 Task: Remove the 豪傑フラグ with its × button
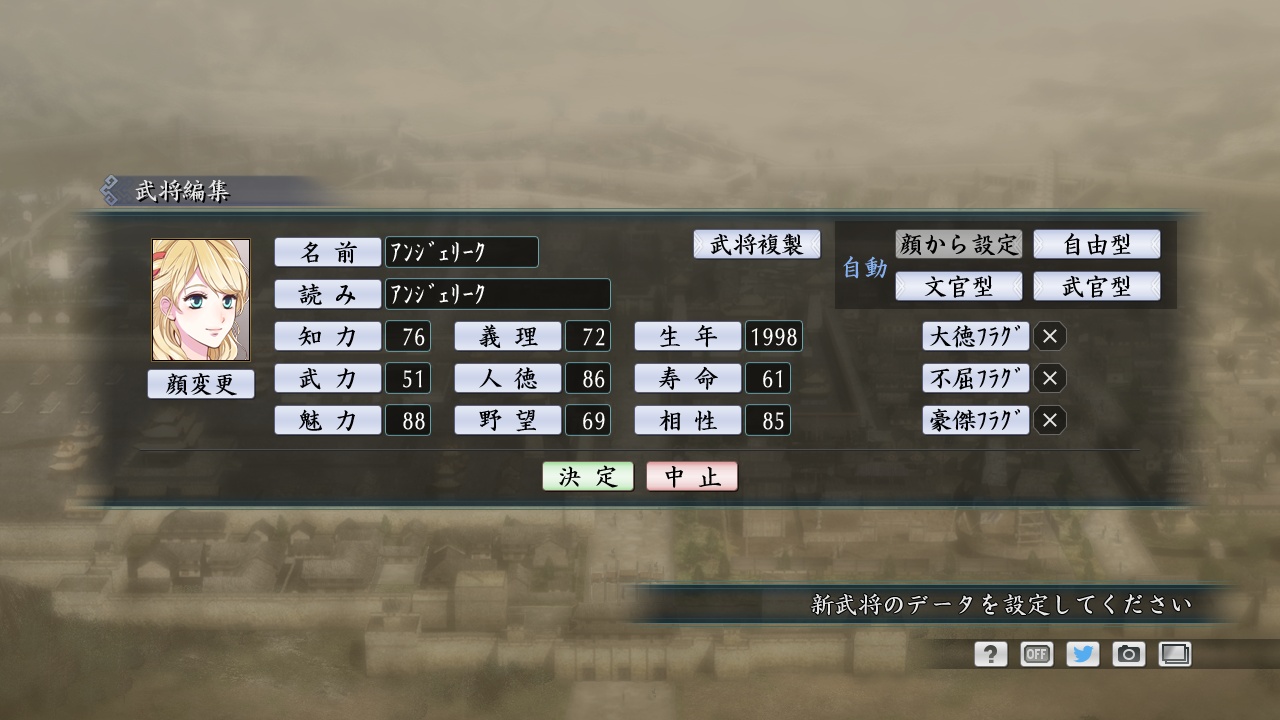tap(1049, 421)
